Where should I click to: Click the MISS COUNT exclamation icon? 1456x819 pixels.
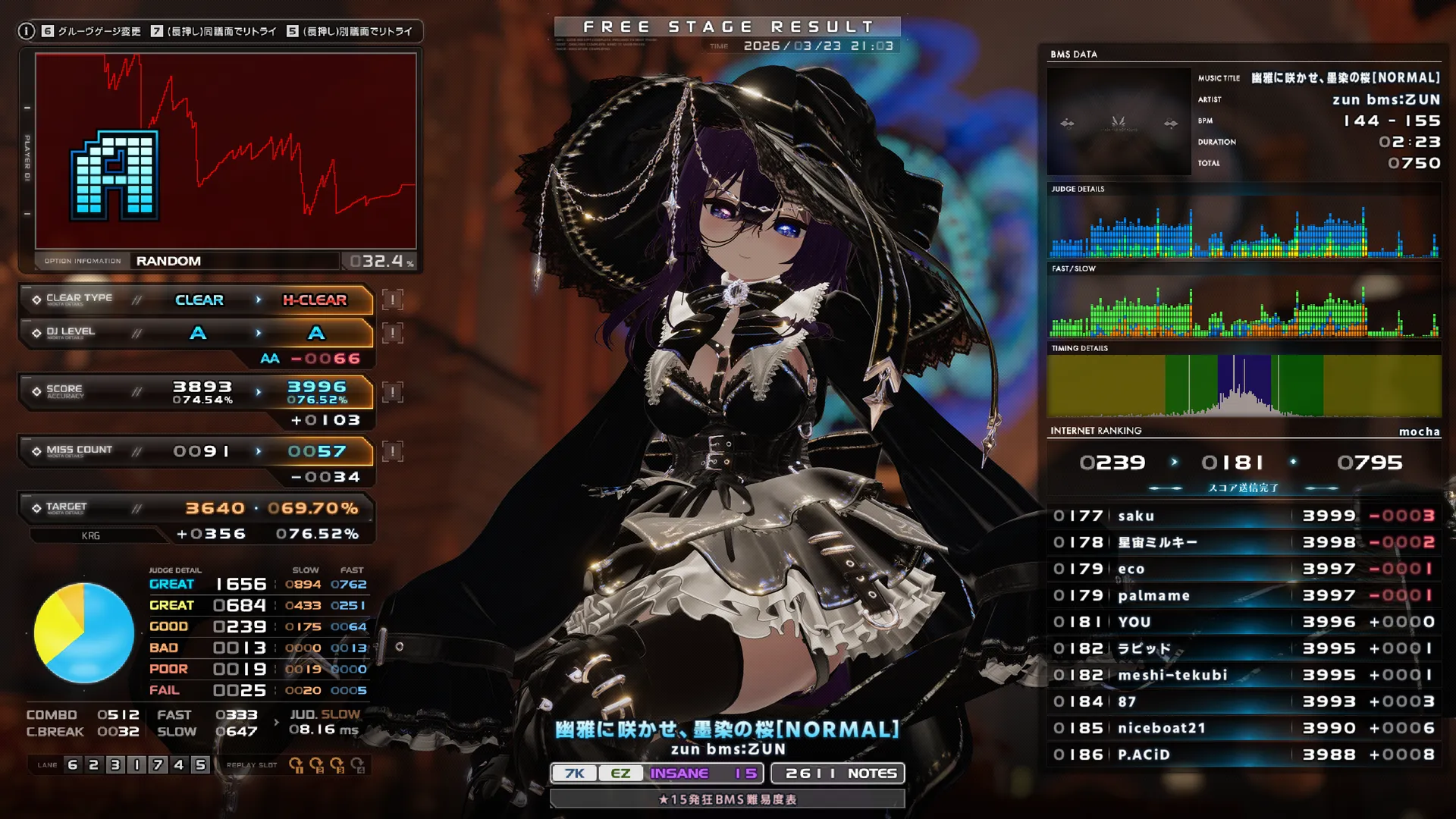tap(391, 450)
